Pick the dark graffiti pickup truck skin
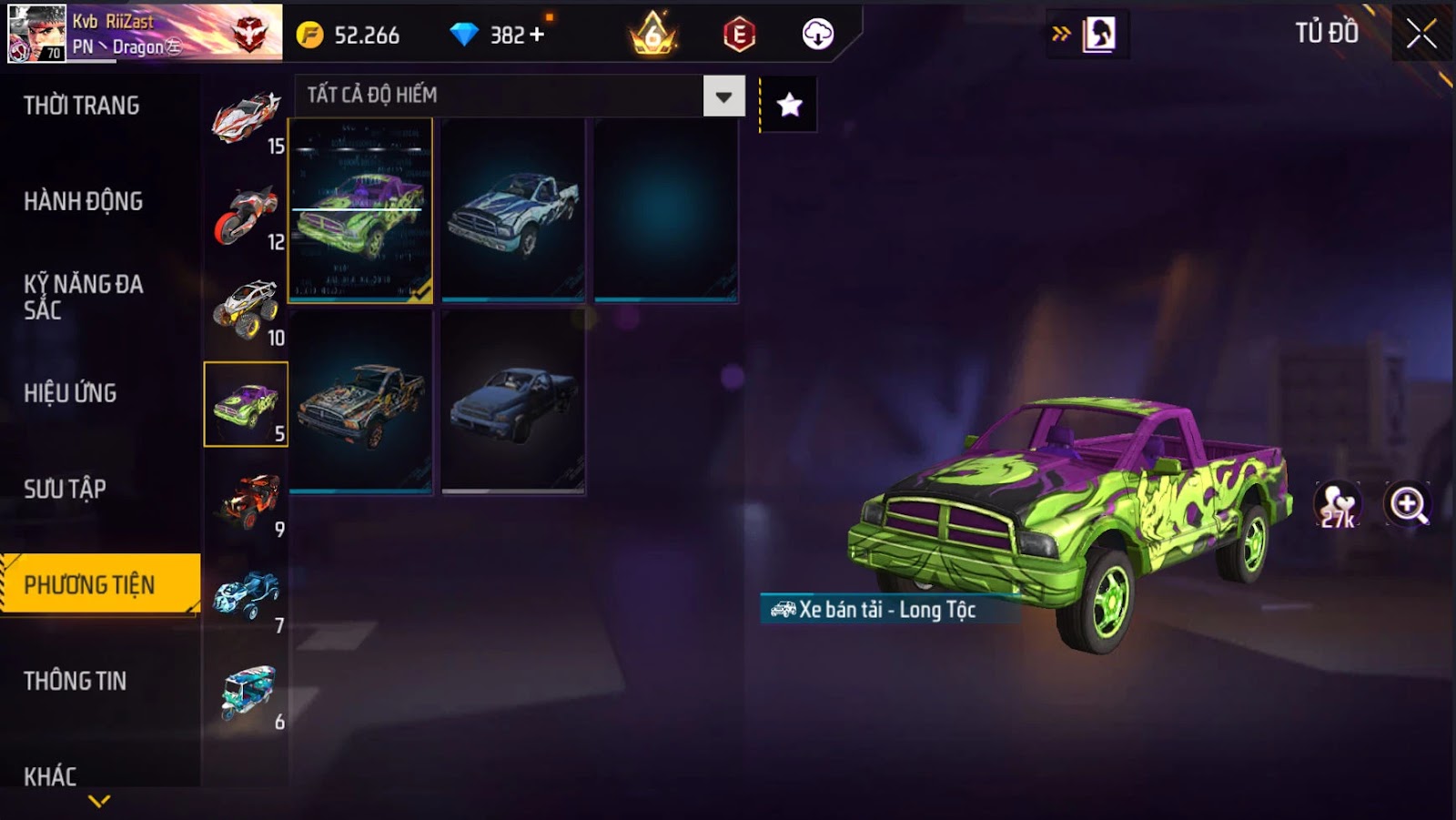 pos(360,401)
